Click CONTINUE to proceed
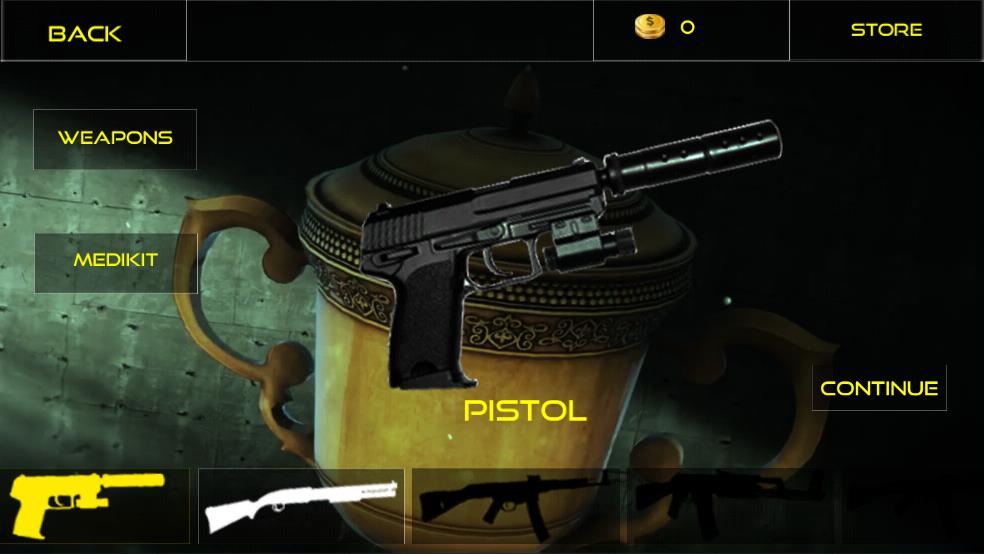Image resolution: width=984 pixels, height=554 pixels. (879, 388)
